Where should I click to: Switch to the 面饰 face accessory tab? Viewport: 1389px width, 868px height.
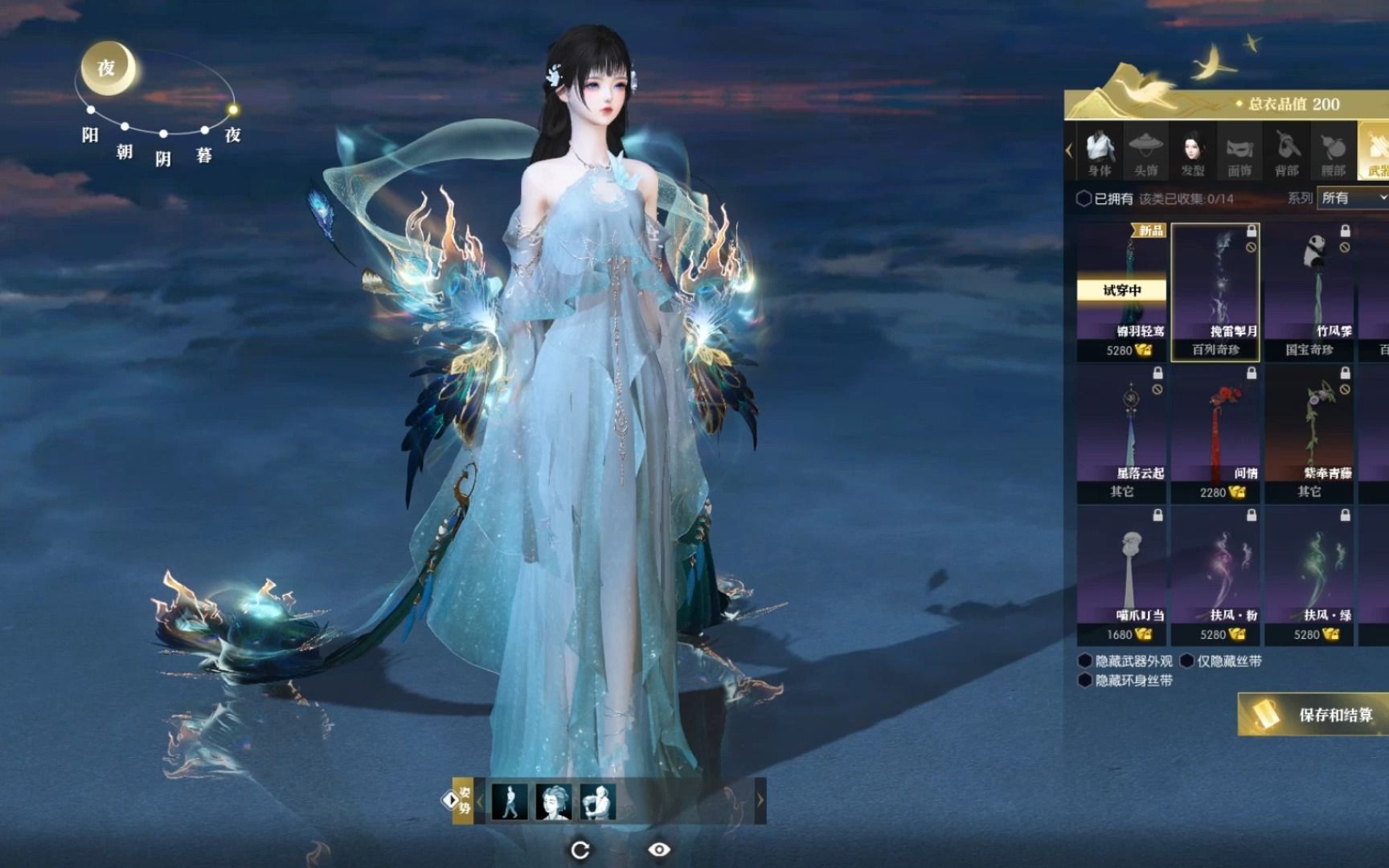1239,153
